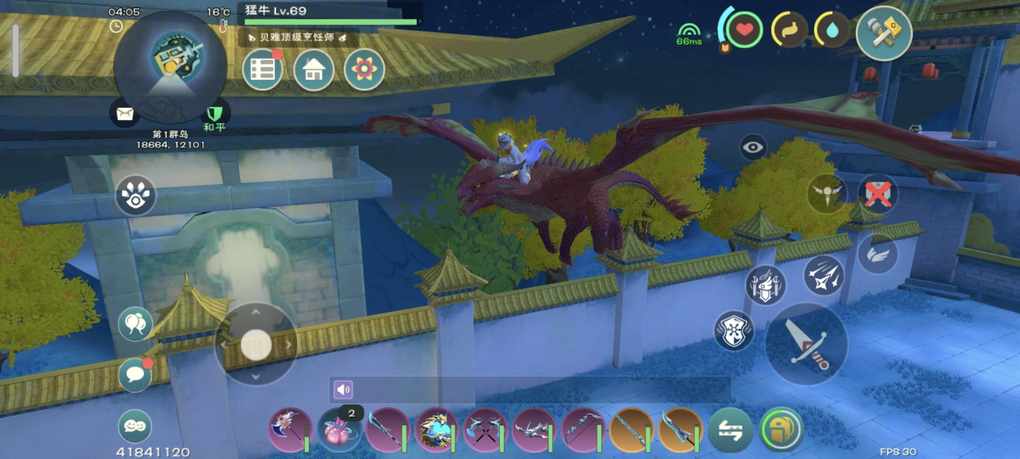Use the winged dash skill button

(x=877, y=253)
